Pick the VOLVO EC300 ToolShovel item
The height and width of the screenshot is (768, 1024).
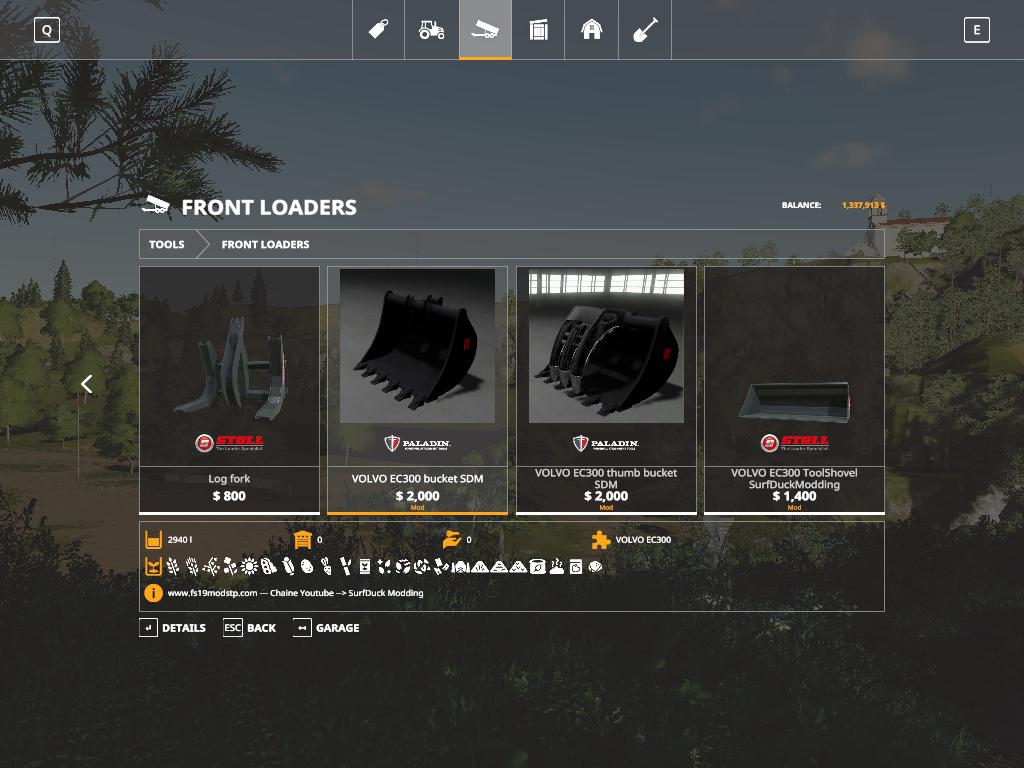[794, 389]
